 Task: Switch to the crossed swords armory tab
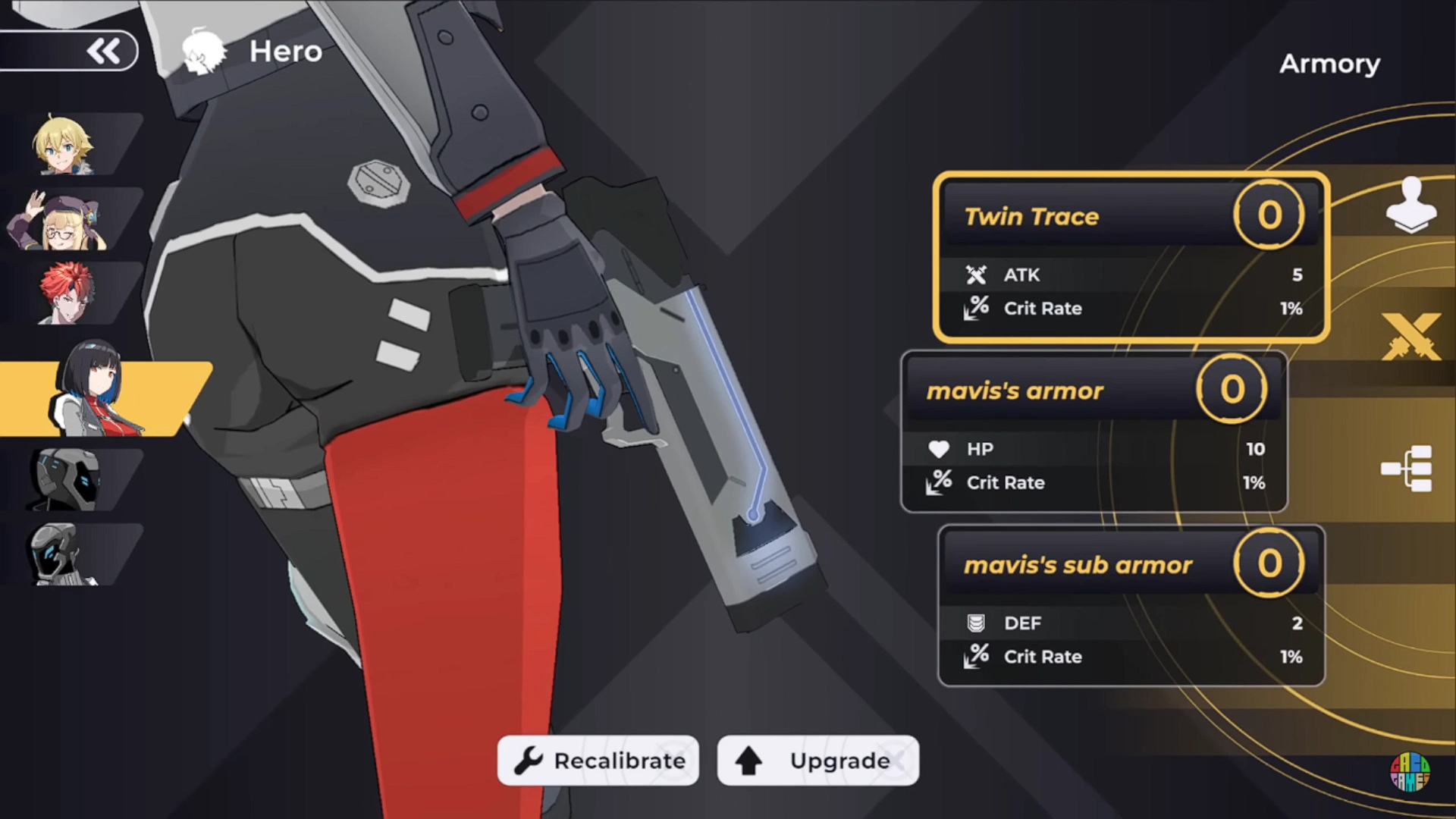[x=1410, y=337]
